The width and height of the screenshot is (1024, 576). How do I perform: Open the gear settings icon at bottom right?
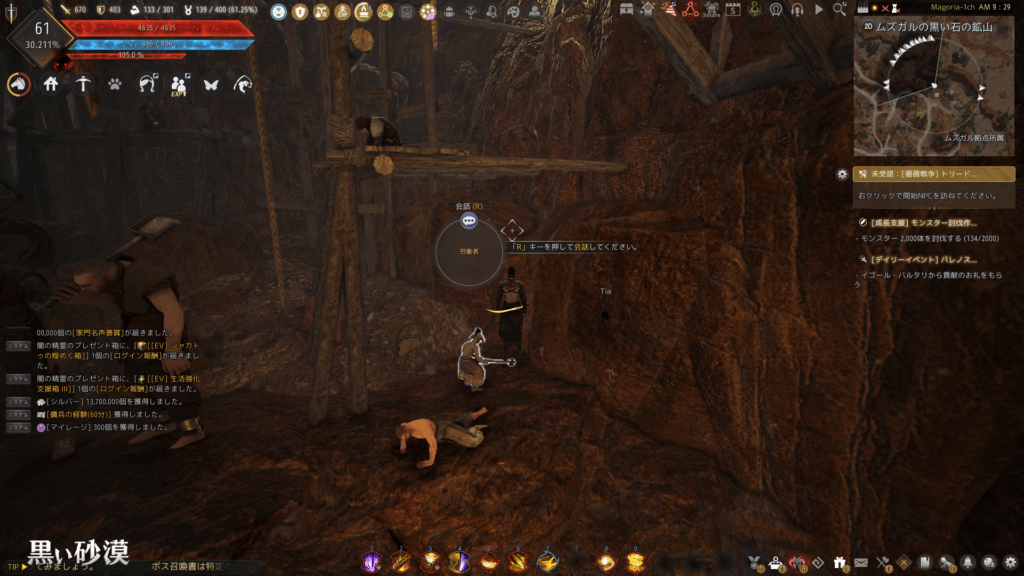1011,562
